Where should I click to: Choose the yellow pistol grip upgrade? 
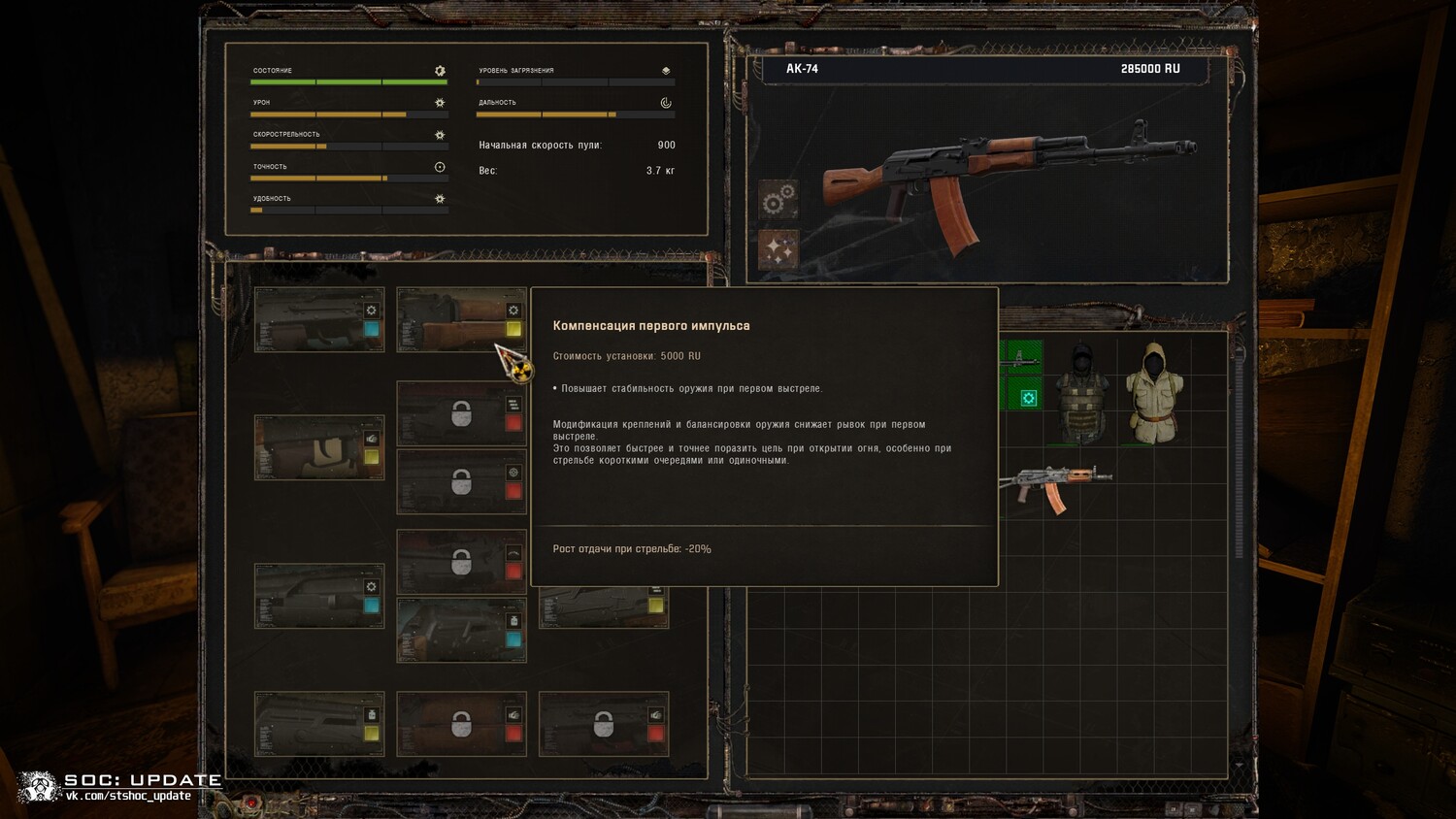point(318,447)
